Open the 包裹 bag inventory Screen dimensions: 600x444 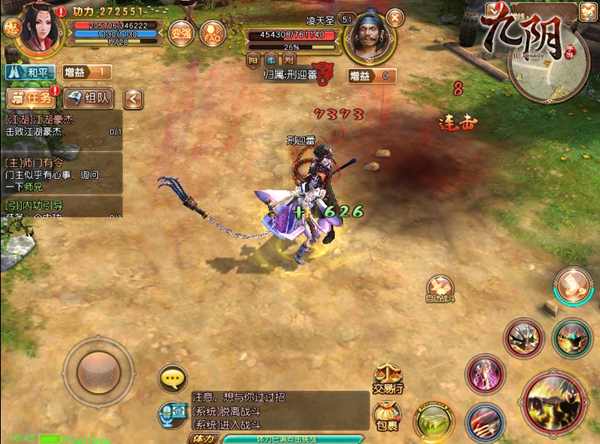coord(388,414)
